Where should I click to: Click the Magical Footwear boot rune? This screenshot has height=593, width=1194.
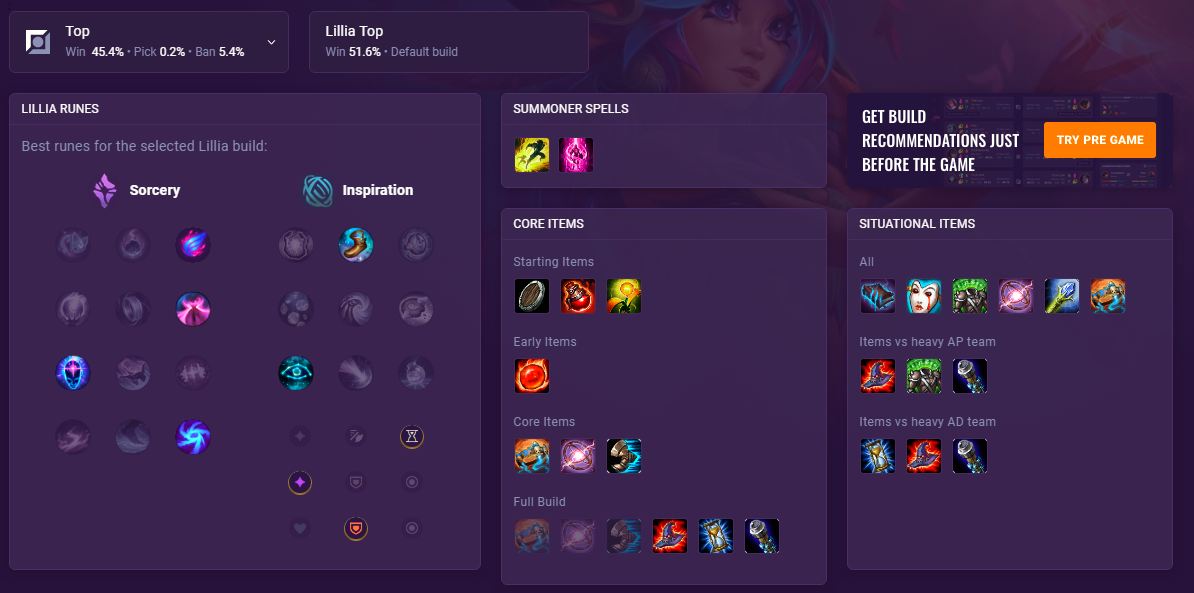356,245
